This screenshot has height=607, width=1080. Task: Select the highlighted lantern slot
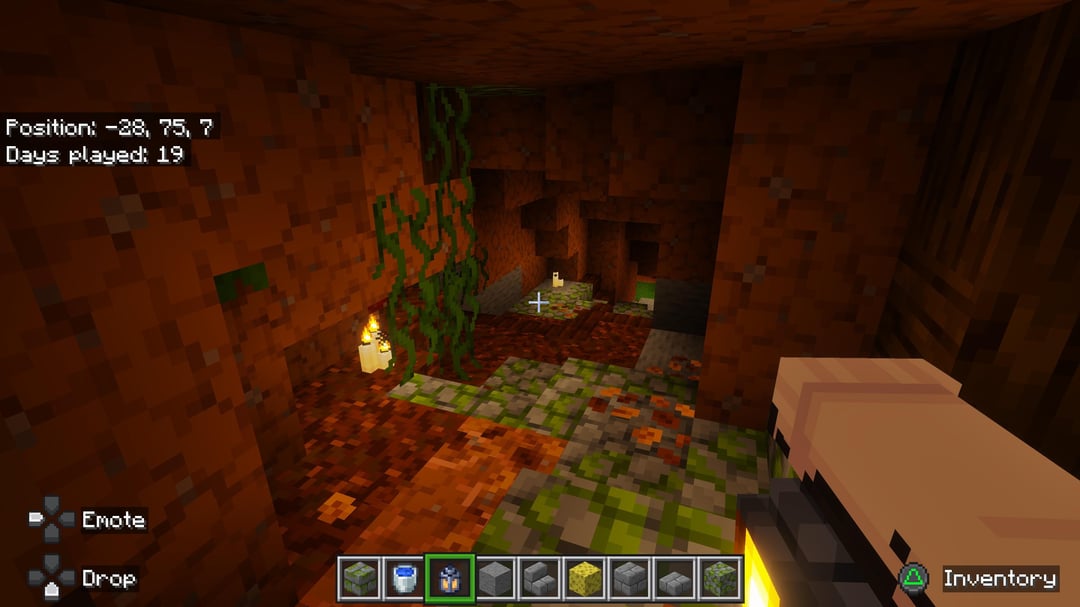(449, 579)
